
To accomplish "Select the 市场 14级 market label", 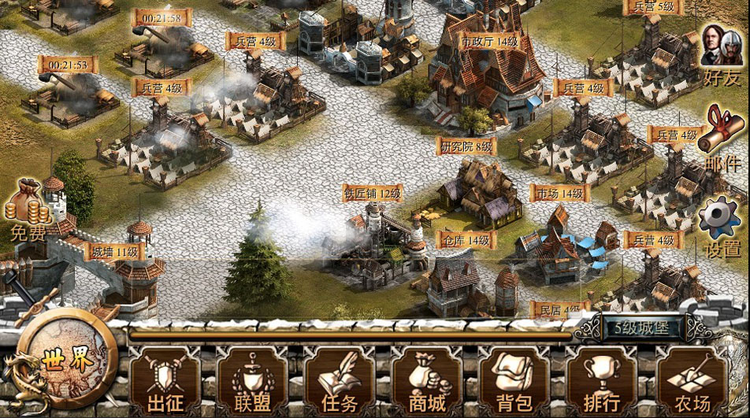I will click(x=559, y=192).
